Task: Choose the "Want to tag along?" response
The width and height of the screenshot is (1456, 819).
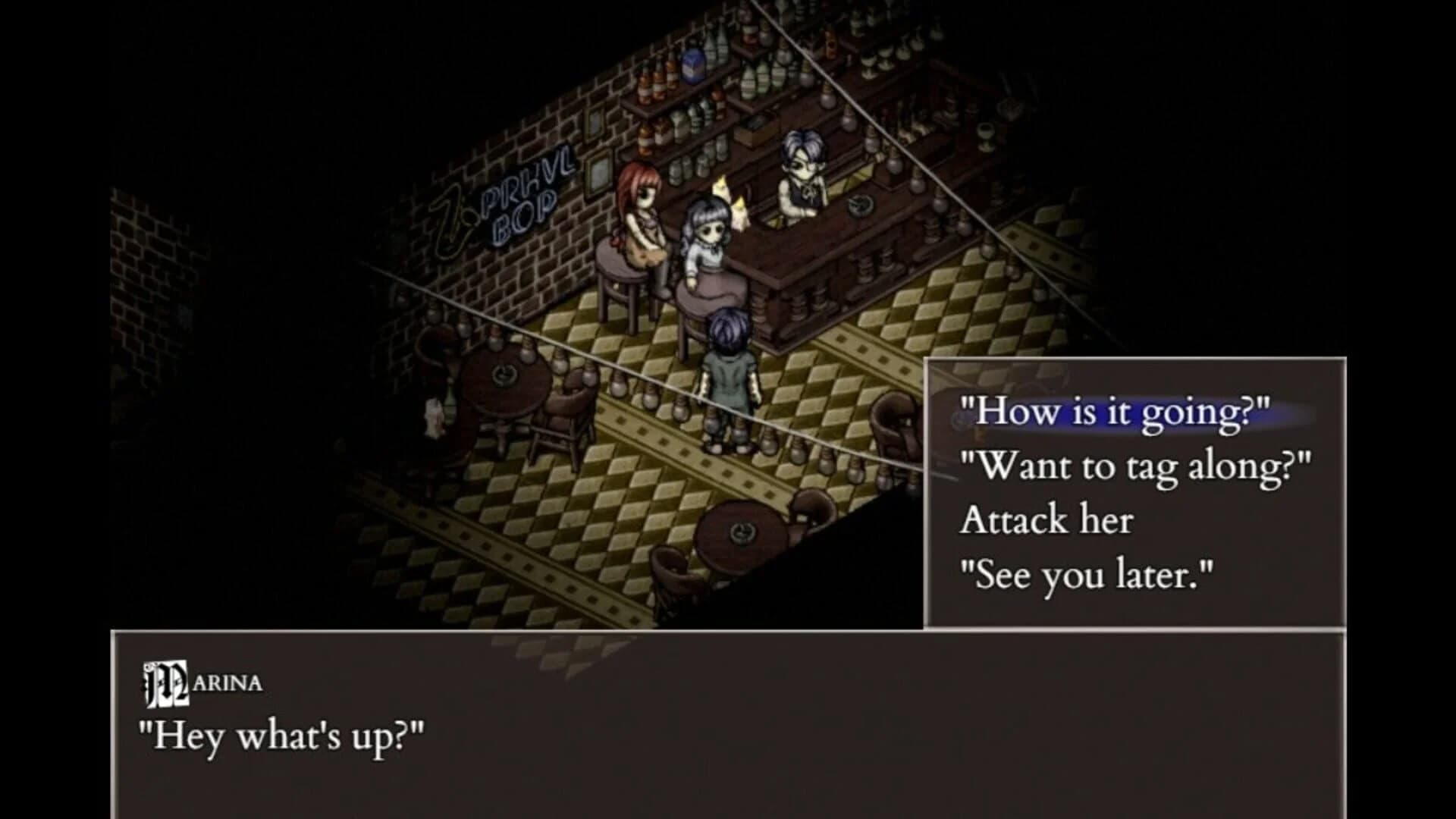Action: pos(1134,467)
